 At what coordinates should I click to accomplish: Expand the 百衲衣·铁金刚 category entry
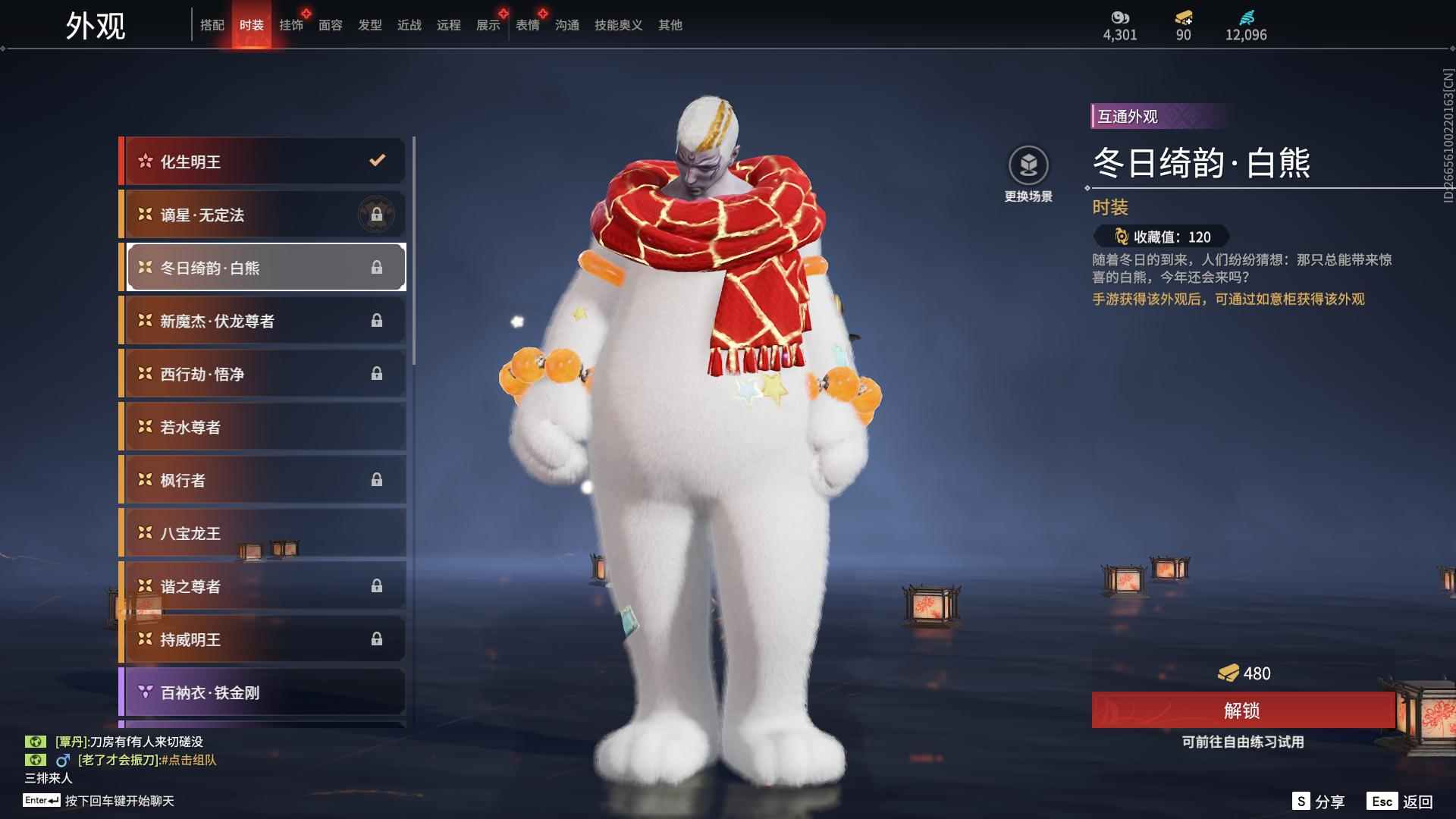262,692
